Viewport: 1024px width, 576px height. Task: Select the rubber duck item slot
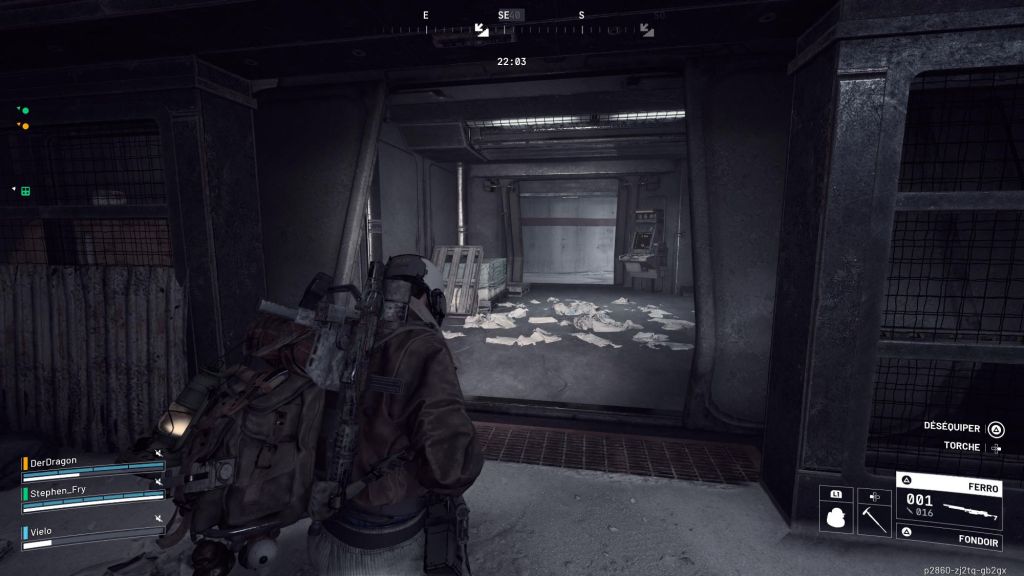[x=836, y=517]
